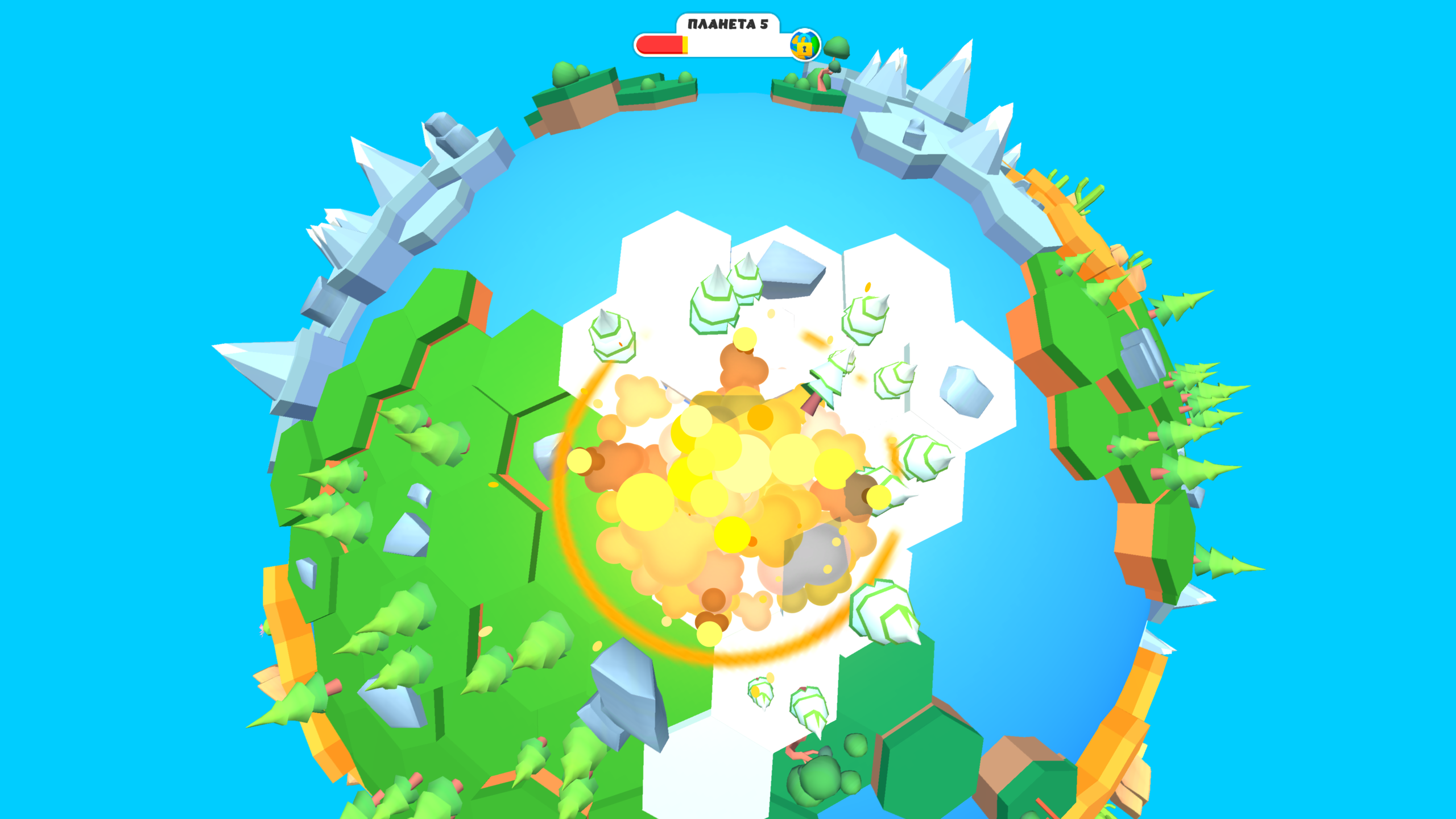This screenshot has width=1456, height=819.
Task: Tap the yellow tip of the progress bar
Action: click(685, 47)
